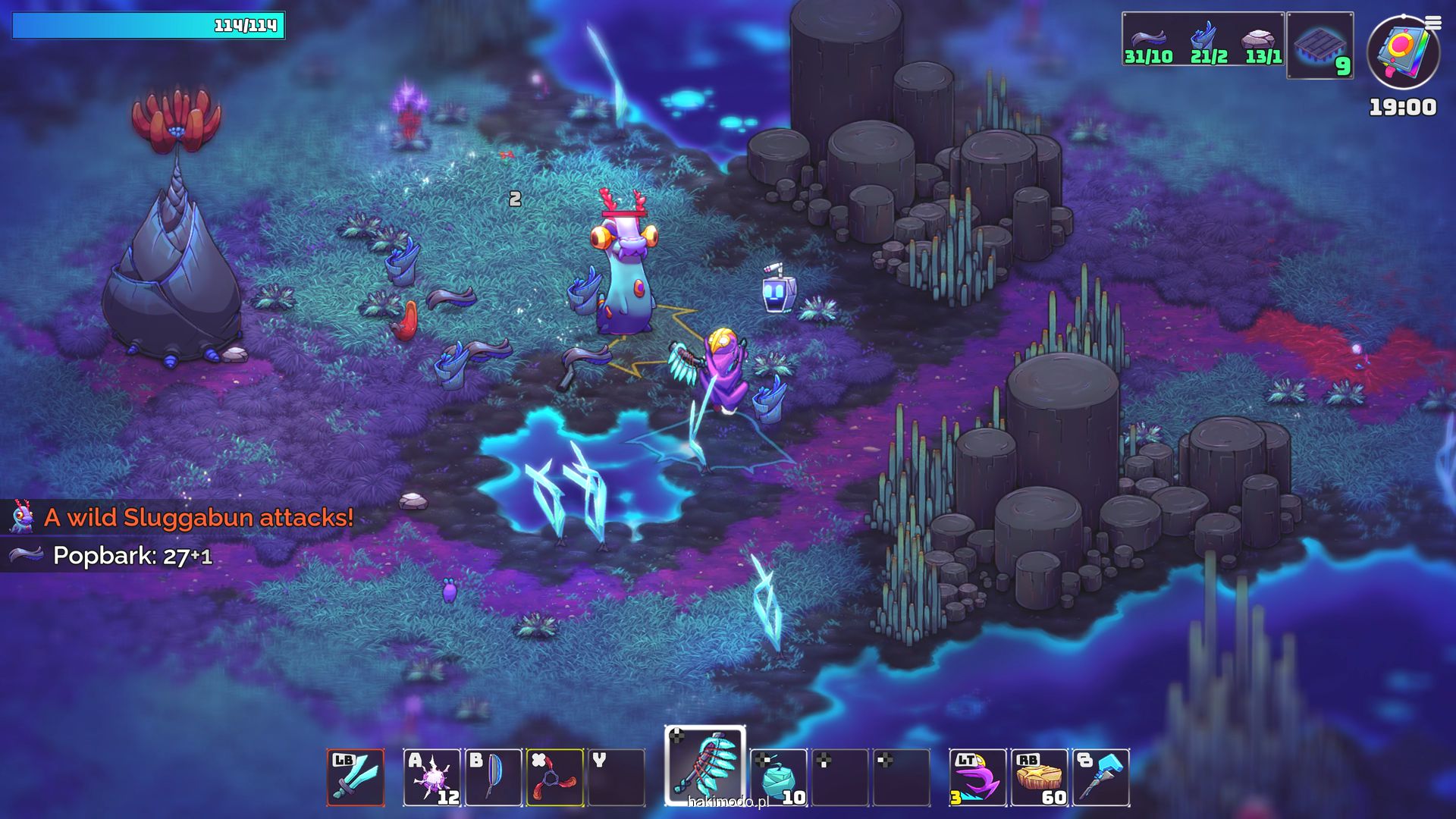
Task: Trigger the purple dash ability icon
Action: pos(977,777)
